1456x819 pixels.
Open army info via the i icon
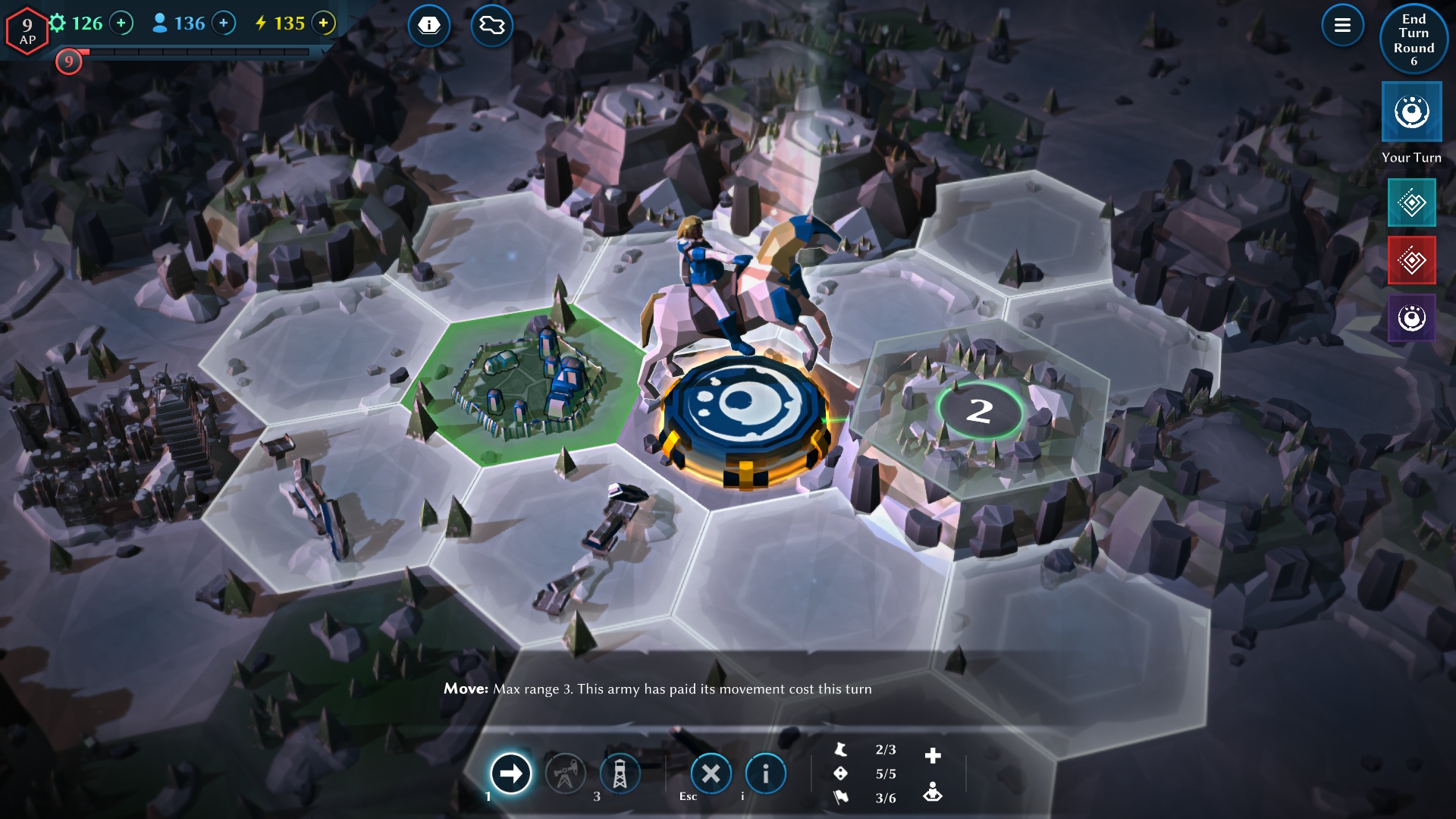(766, 774)
